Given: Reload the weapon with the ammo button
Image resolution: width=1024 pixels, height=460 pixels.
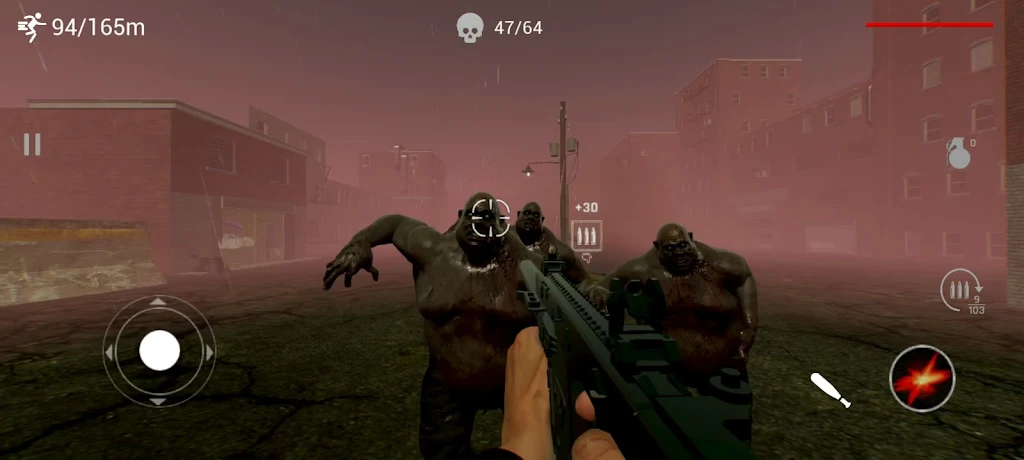Looking at the screenshot, I should point(960,293).
